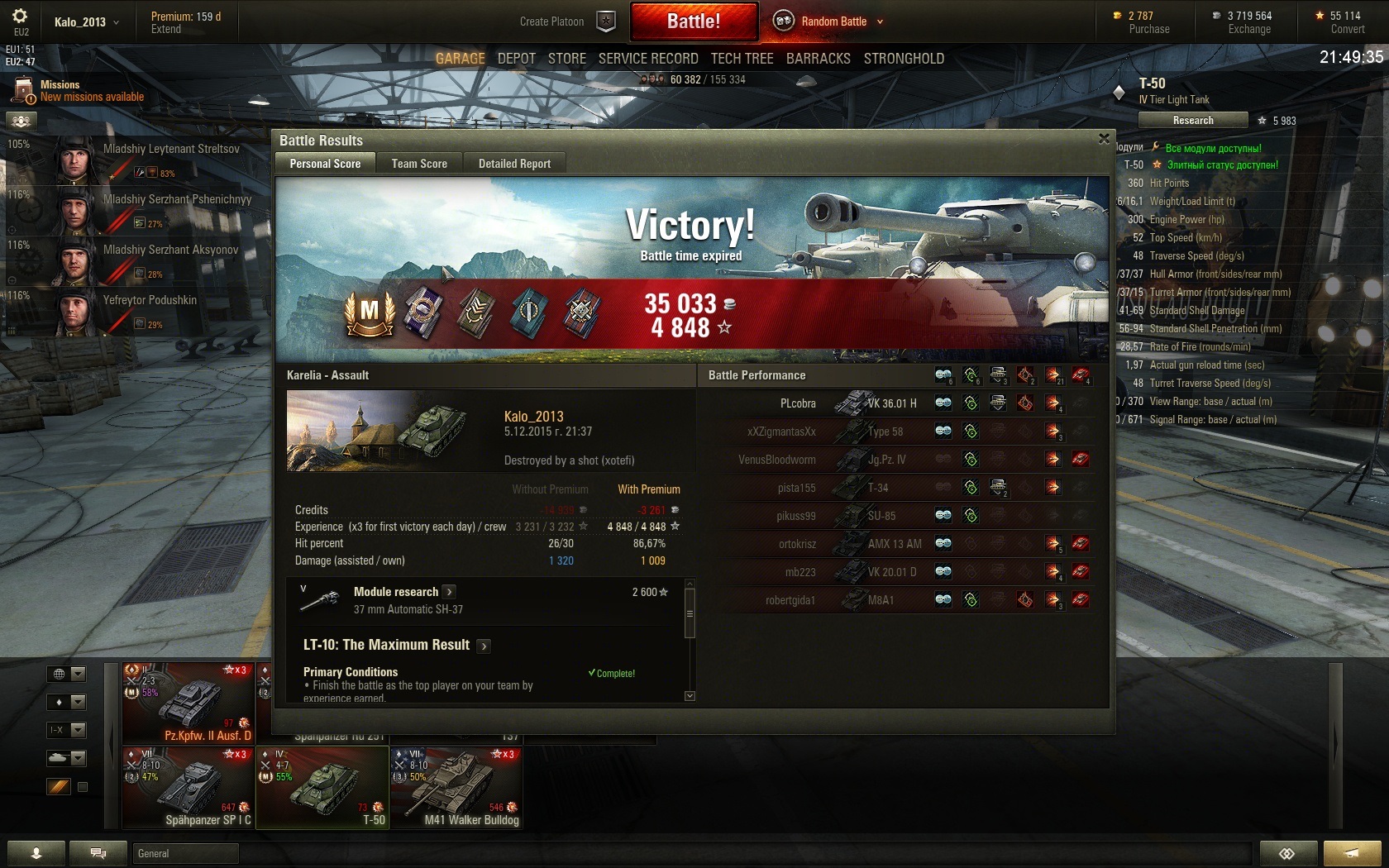Open the General chat channel
The image size is (1389, 868).
pos(185,853)
